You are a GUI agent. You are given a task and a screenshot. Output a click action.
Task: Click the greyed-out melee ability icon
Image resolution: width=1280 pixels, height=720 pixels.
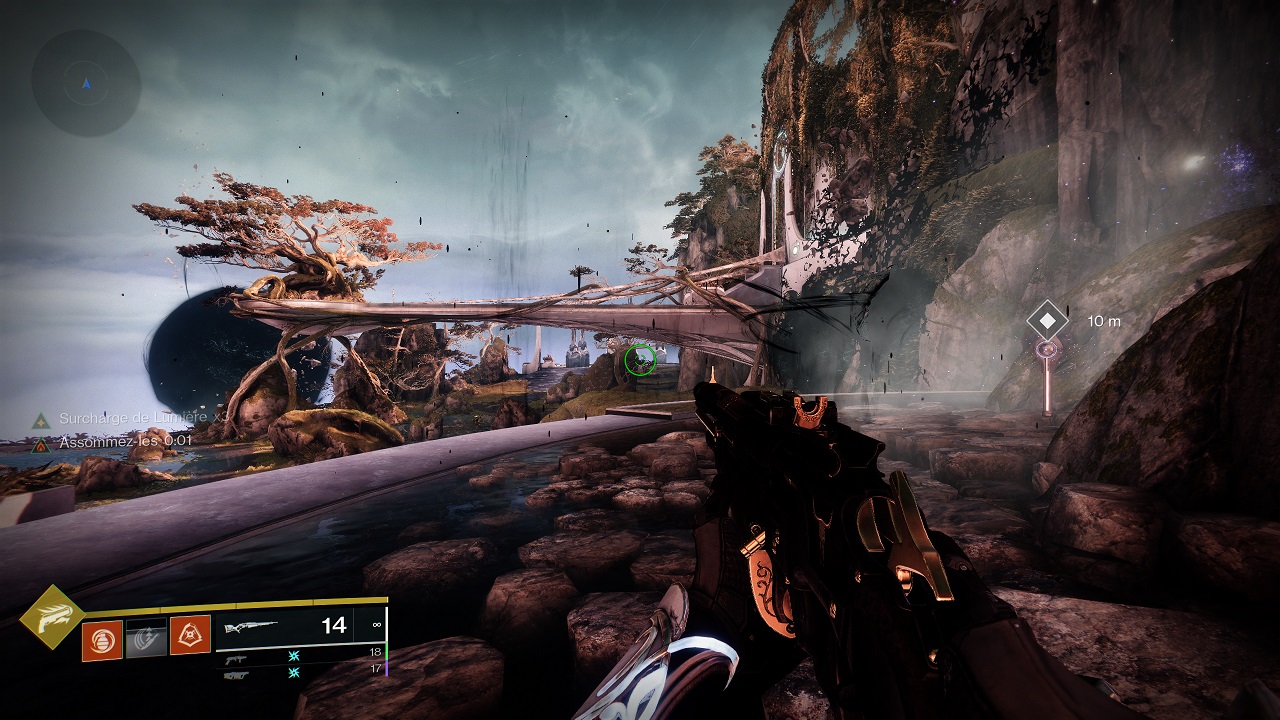[145, 639]
